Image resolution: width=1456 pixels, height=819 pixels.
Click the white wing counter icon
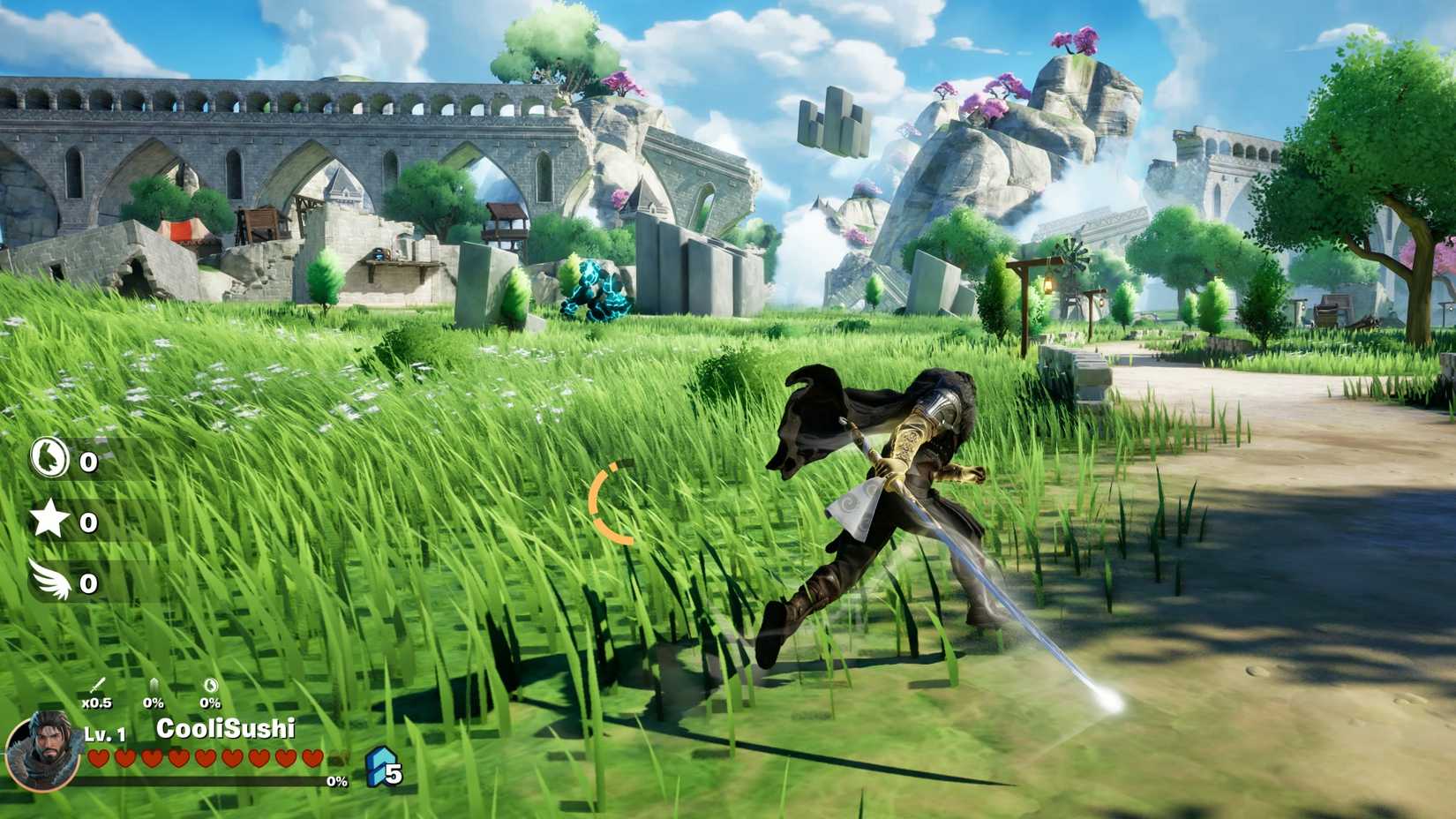coord(49,579)
